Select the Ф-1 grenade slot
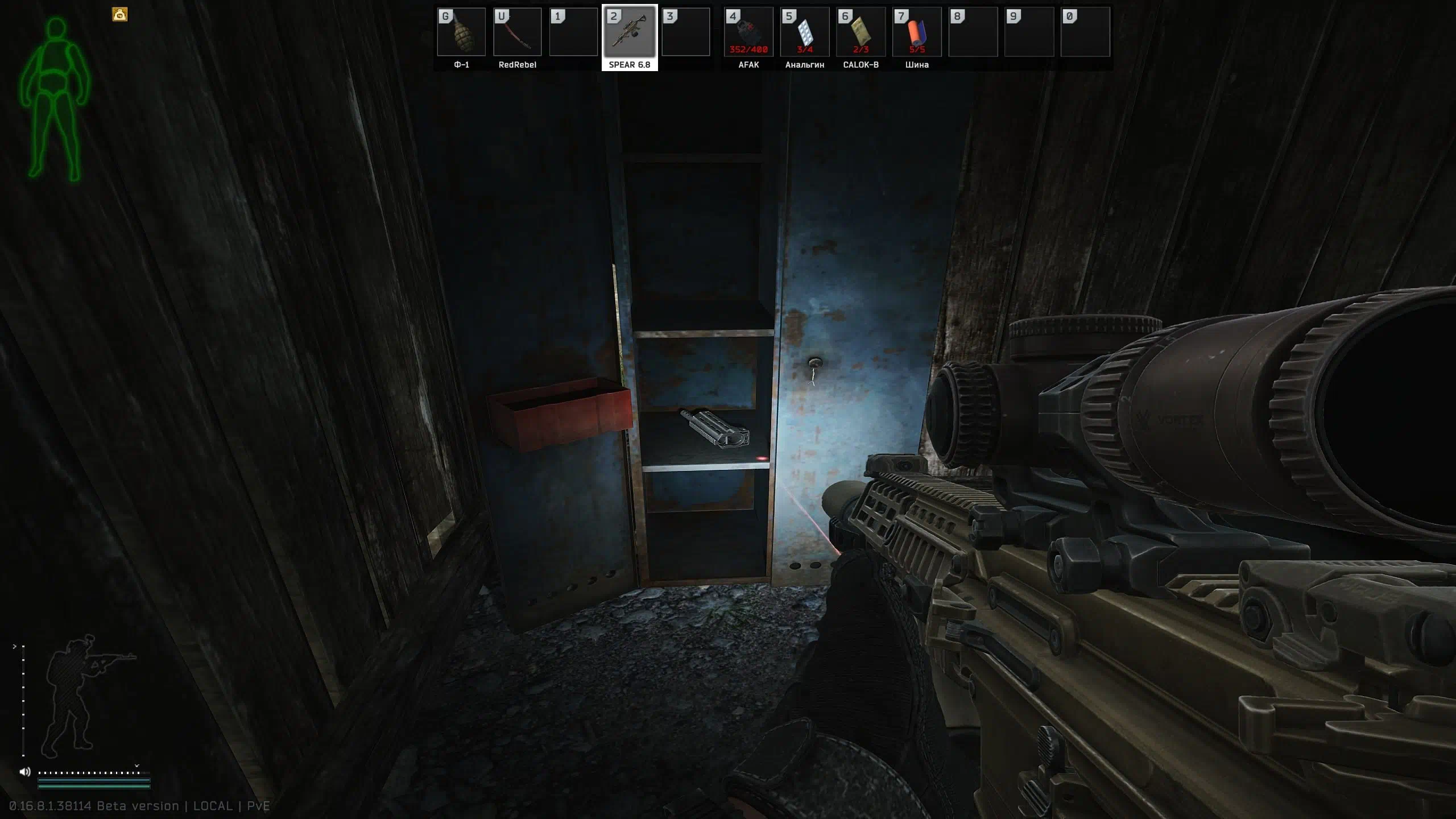 tap(461, 32)
